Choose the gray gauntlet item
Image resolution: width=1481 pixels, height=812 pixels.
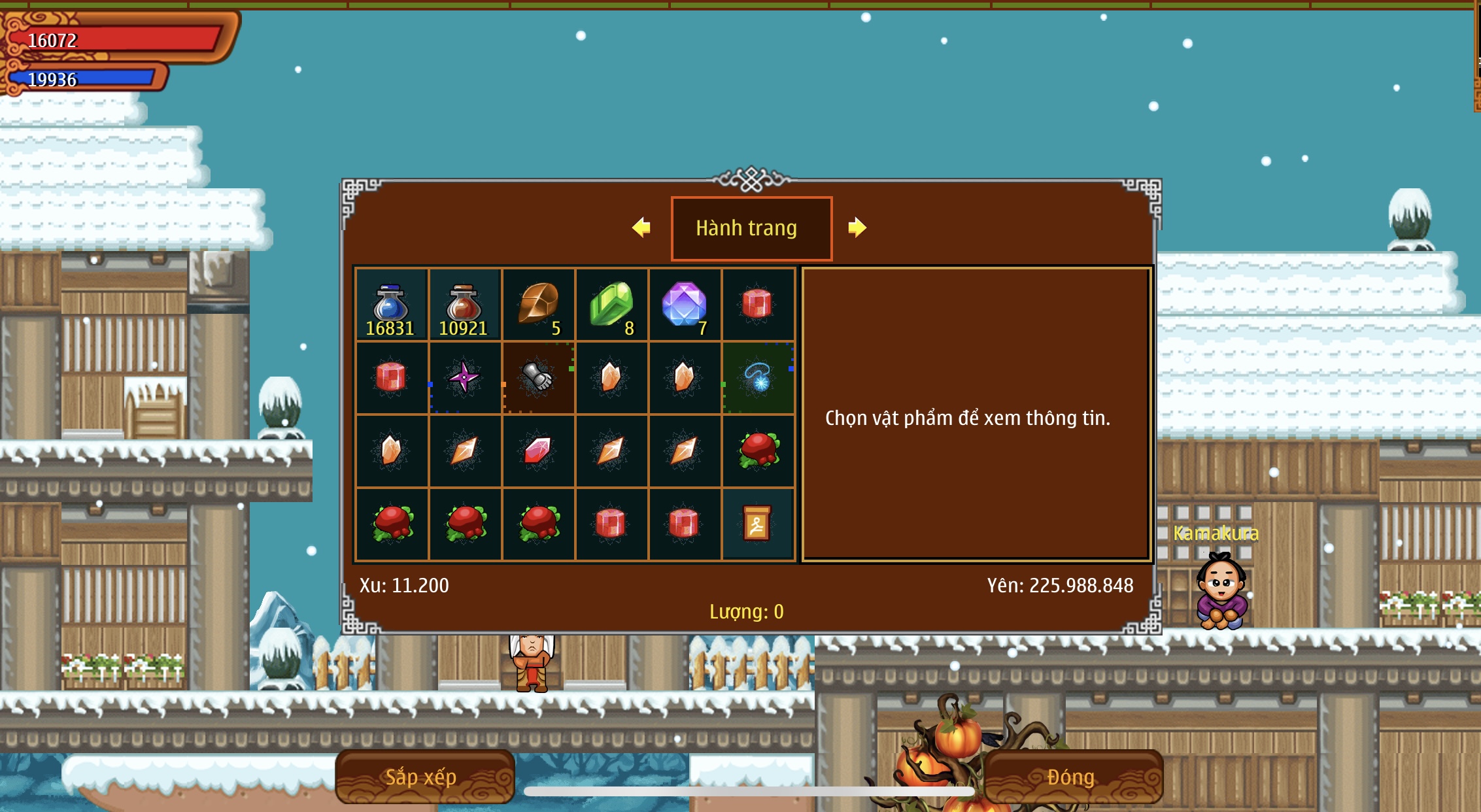pos(537,377)
